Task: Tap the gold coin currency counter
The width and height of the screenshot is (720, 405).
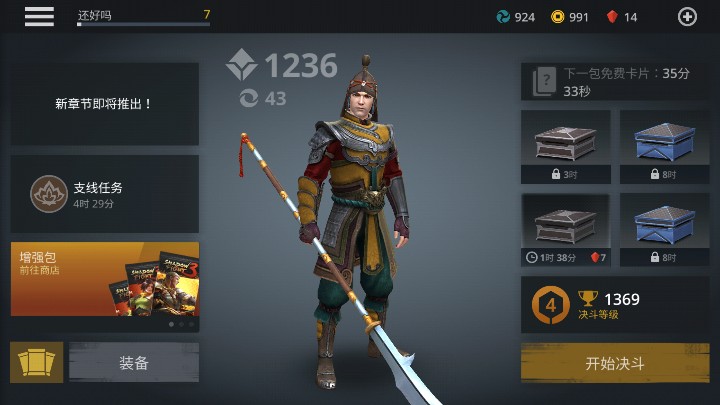Action: 570,17
